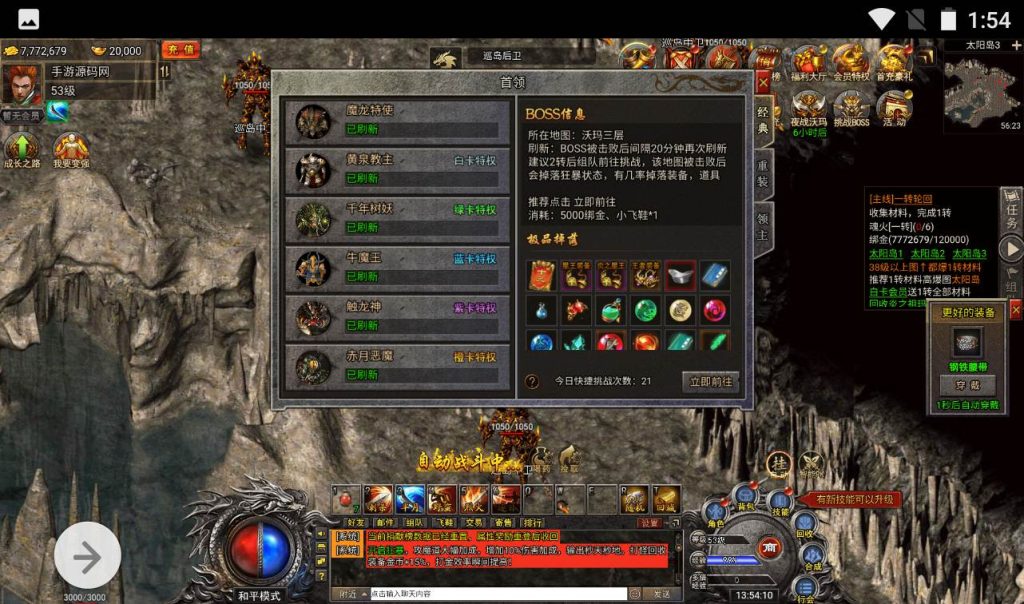Select the 魔龙特使 boss row
Screen dimensions: 1024x604
click(391, 119)
